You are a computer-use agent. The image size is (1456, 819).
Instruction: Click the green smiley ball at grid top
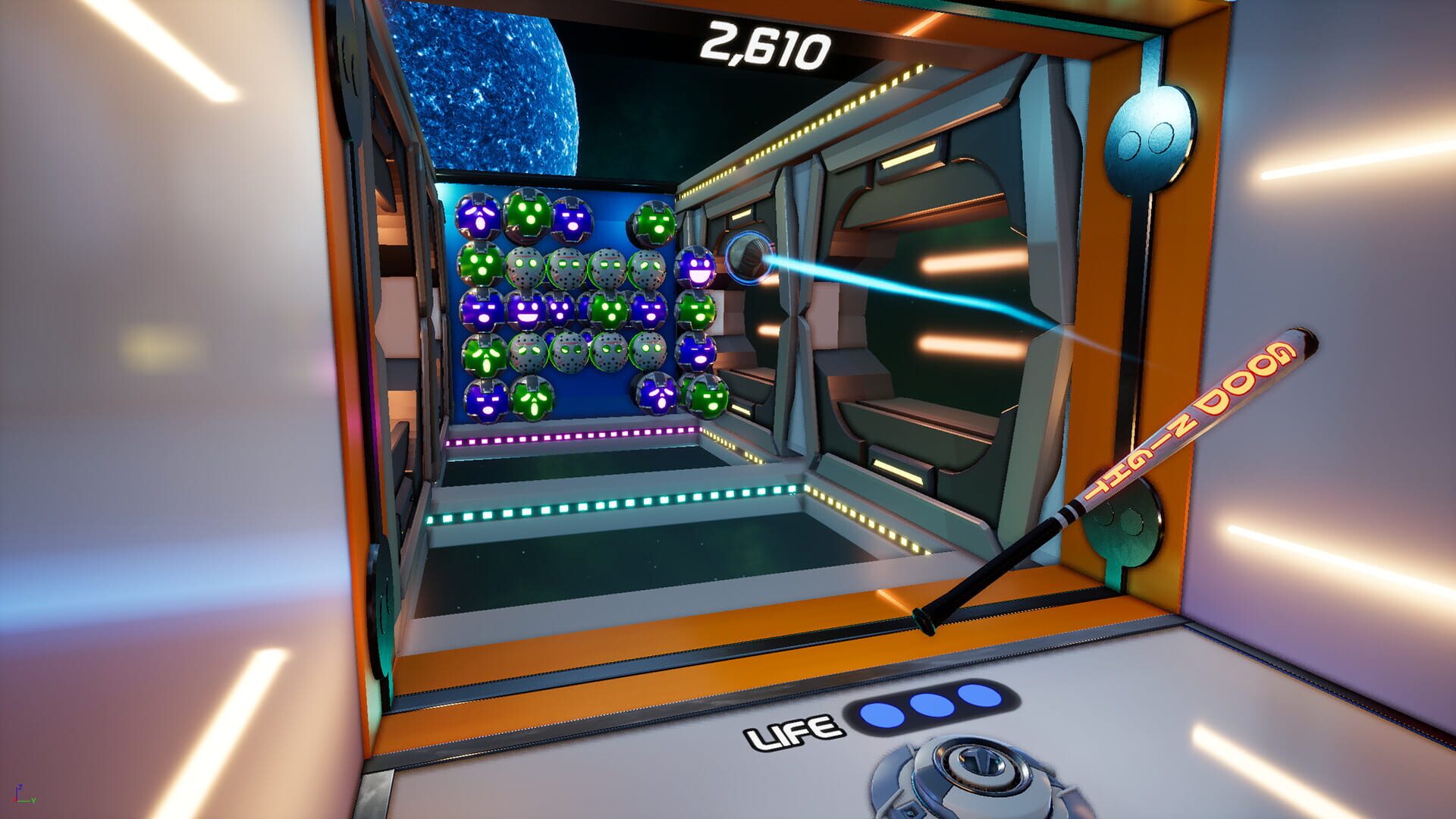tap(526, 218)
